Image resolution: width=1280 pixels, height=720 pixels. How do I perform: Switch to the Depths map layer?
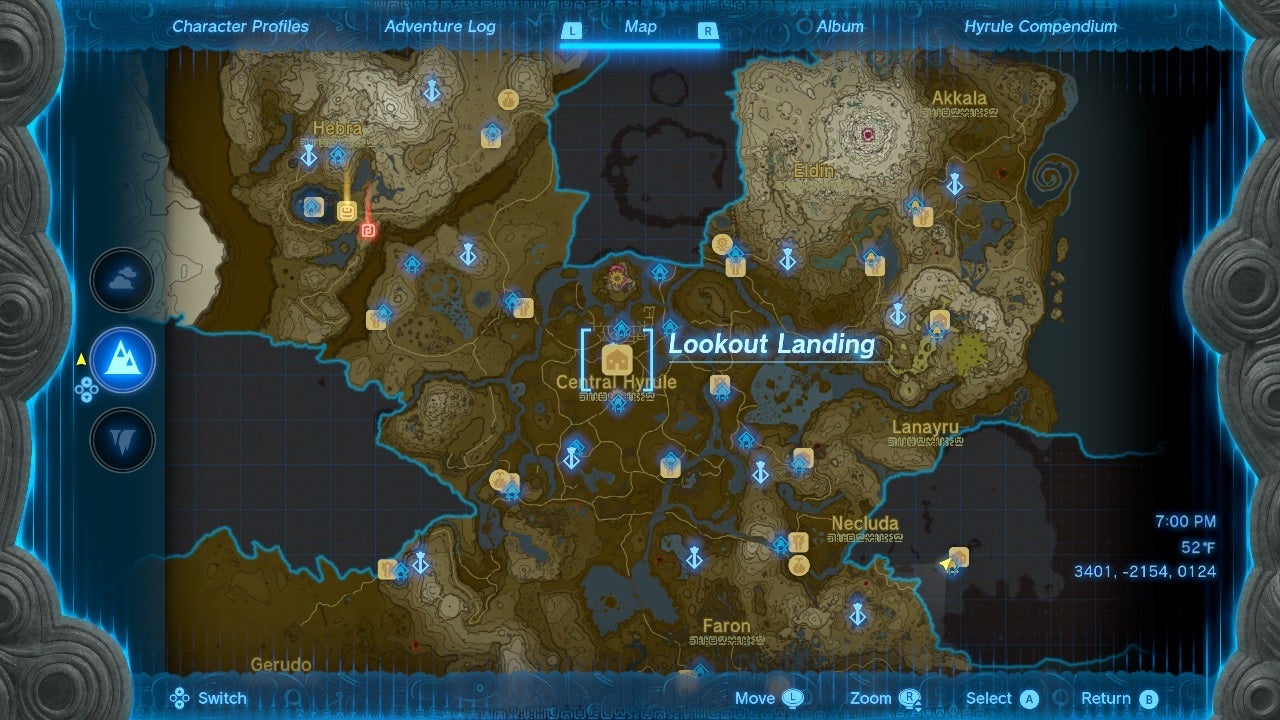pyautogui.click(x=121, y=440)
